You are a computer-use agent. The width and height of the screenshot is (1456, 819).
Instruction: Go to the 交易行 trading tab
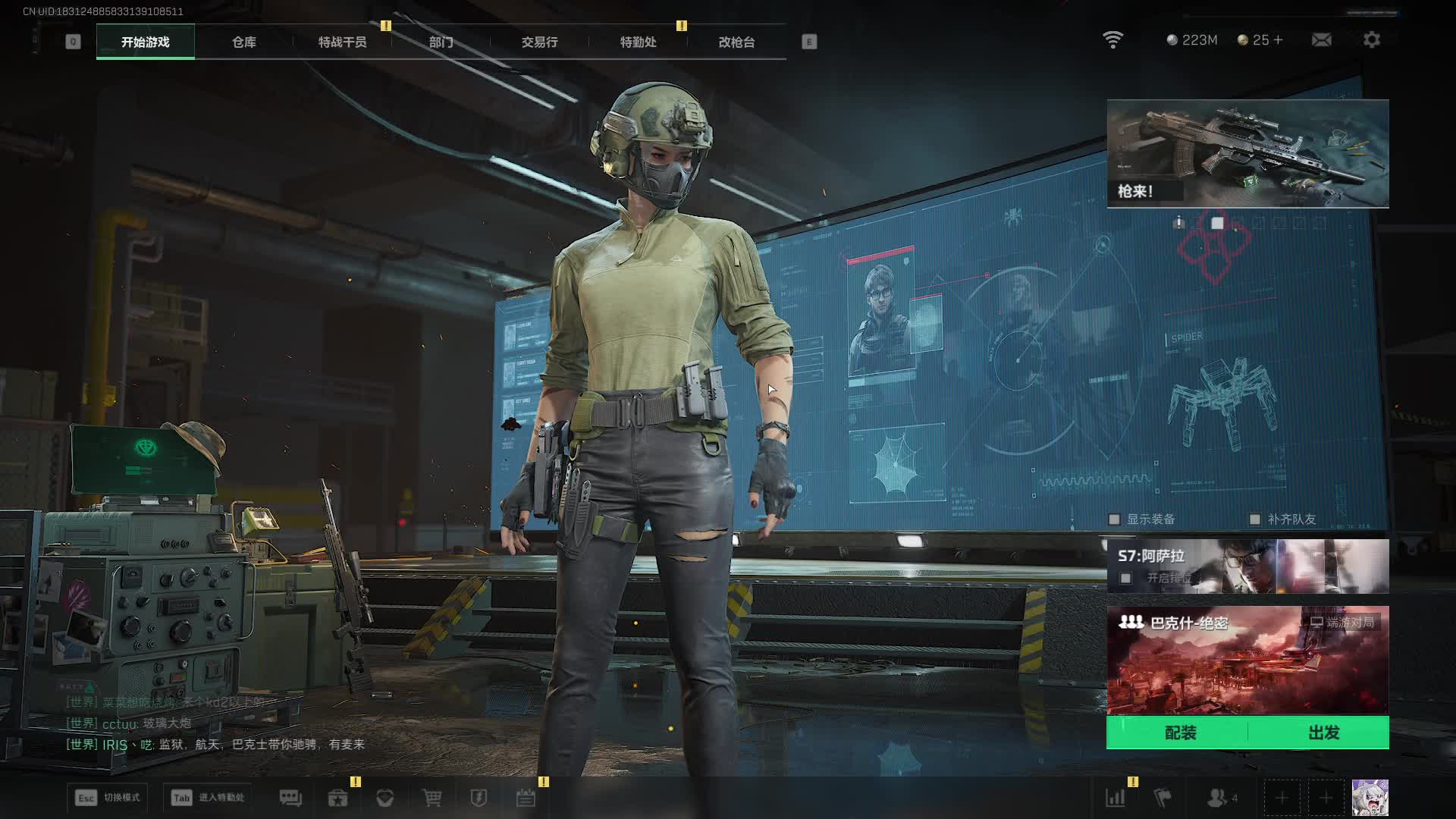(539, 42)
